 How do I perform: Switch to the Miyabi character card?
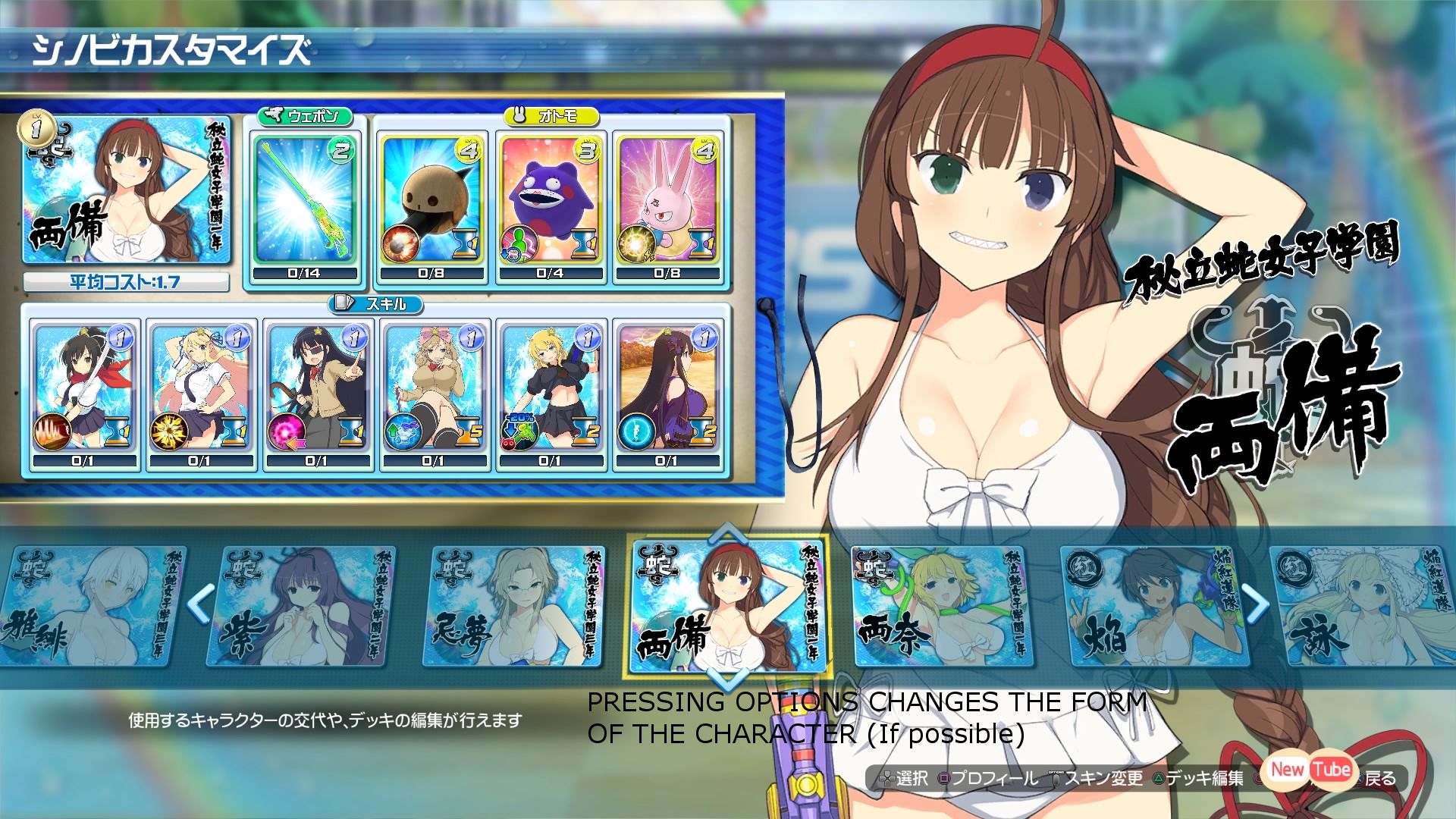click(91, 607)
